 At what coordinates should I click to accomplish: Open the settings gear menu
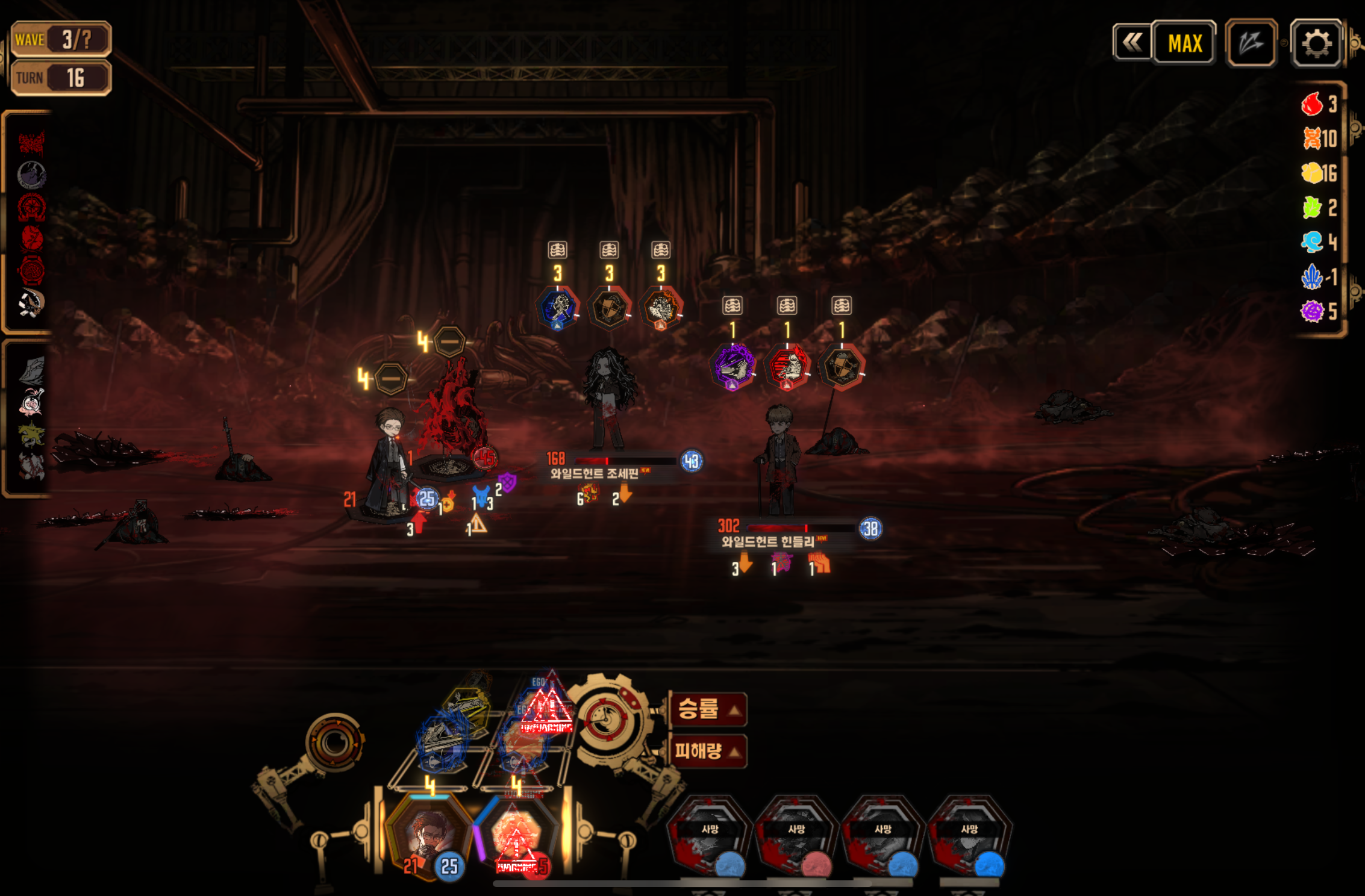coord(1316,43)
